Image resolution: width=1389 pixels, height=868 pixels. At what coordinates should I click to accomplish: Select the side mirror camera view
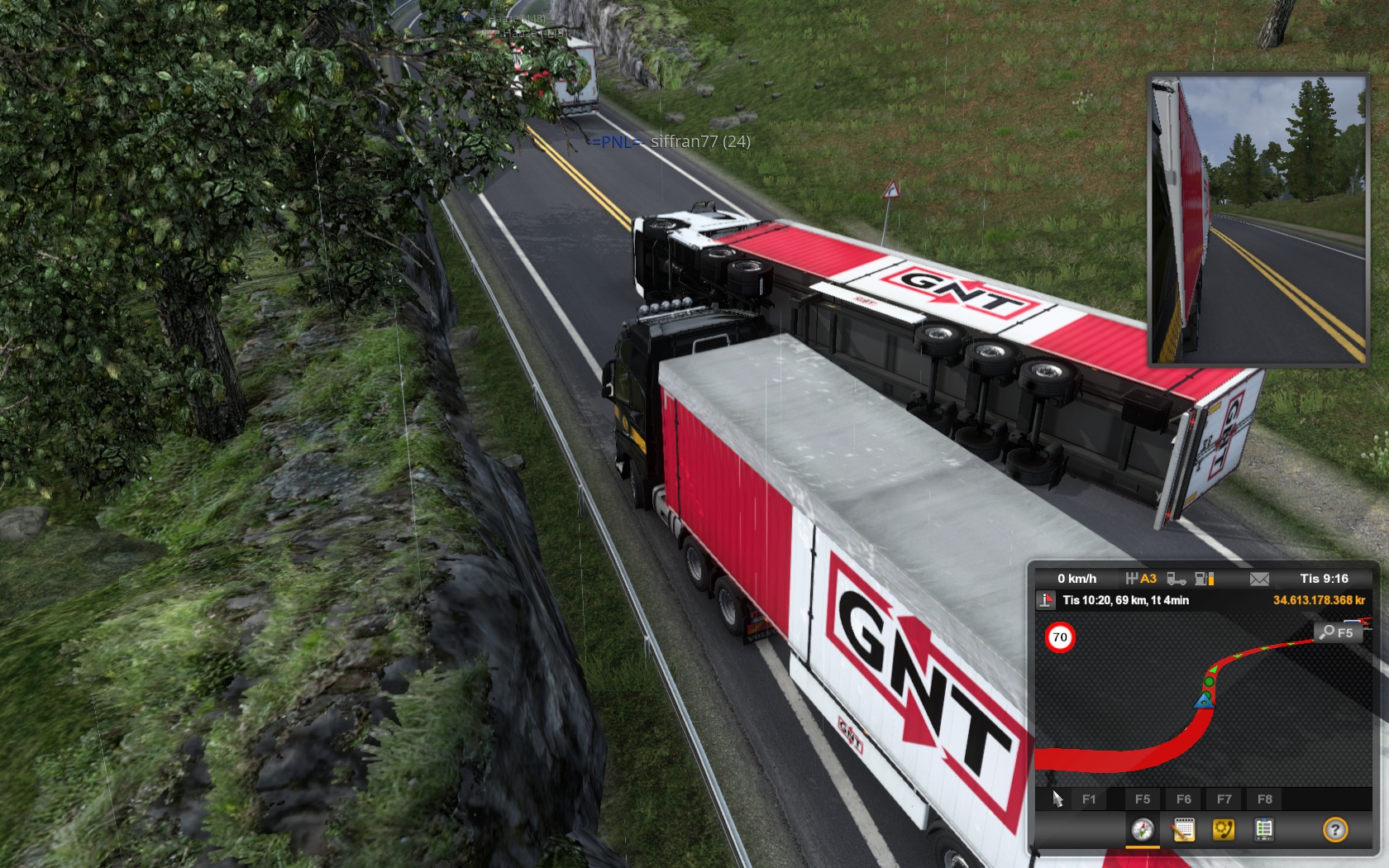[1258, 221]
